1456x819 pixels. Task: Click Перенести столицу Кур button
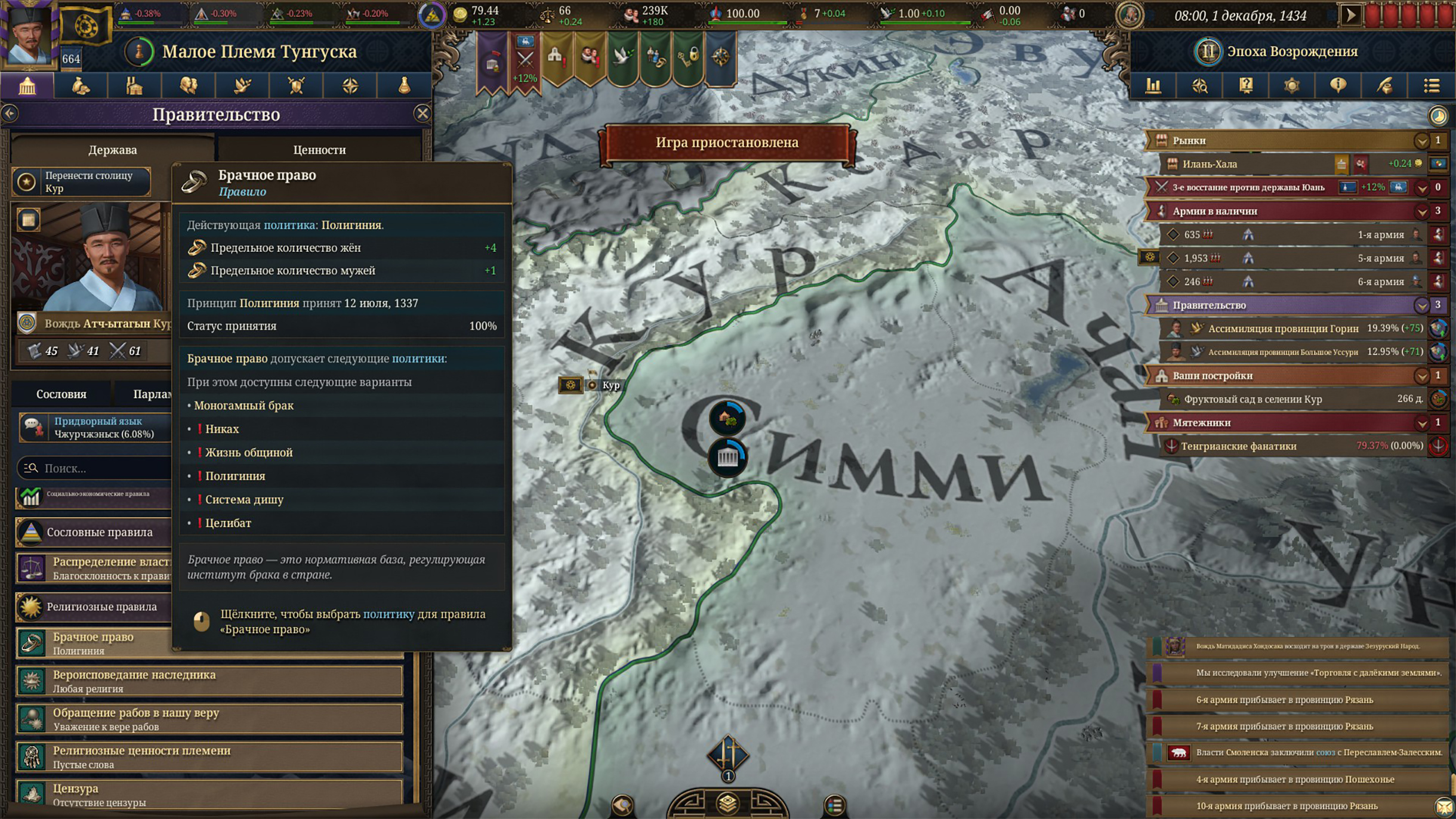coord(82,181)
